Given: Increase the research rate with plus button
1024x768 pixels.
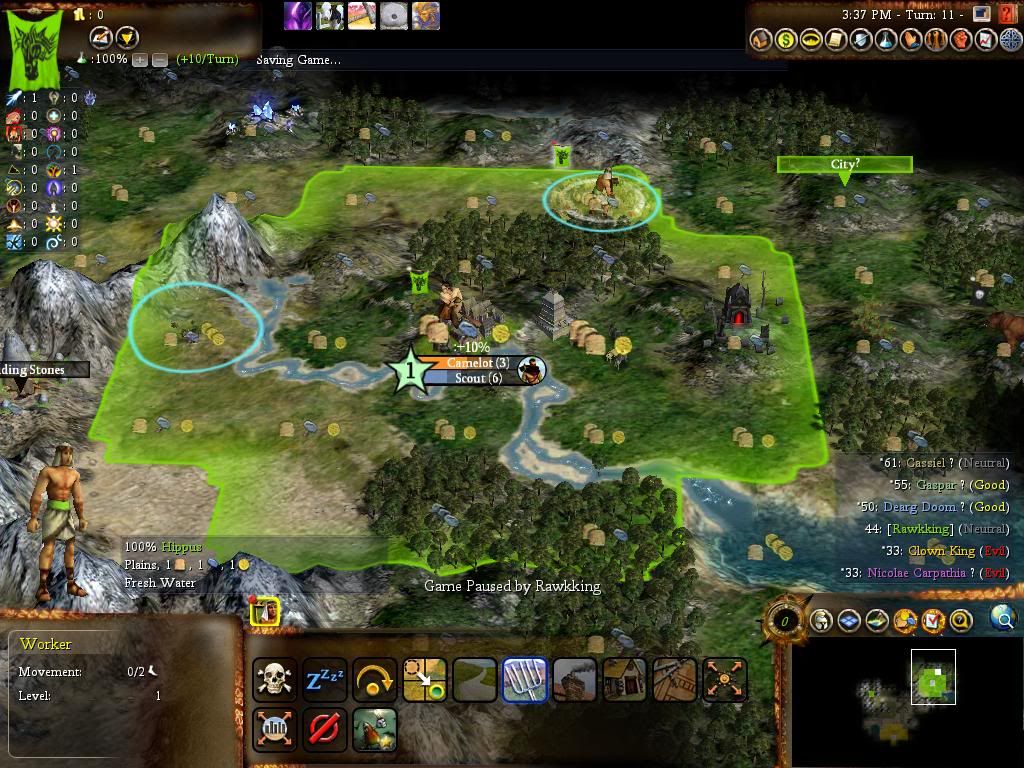Looking at the screenshot, I should [x=140, y=59].
